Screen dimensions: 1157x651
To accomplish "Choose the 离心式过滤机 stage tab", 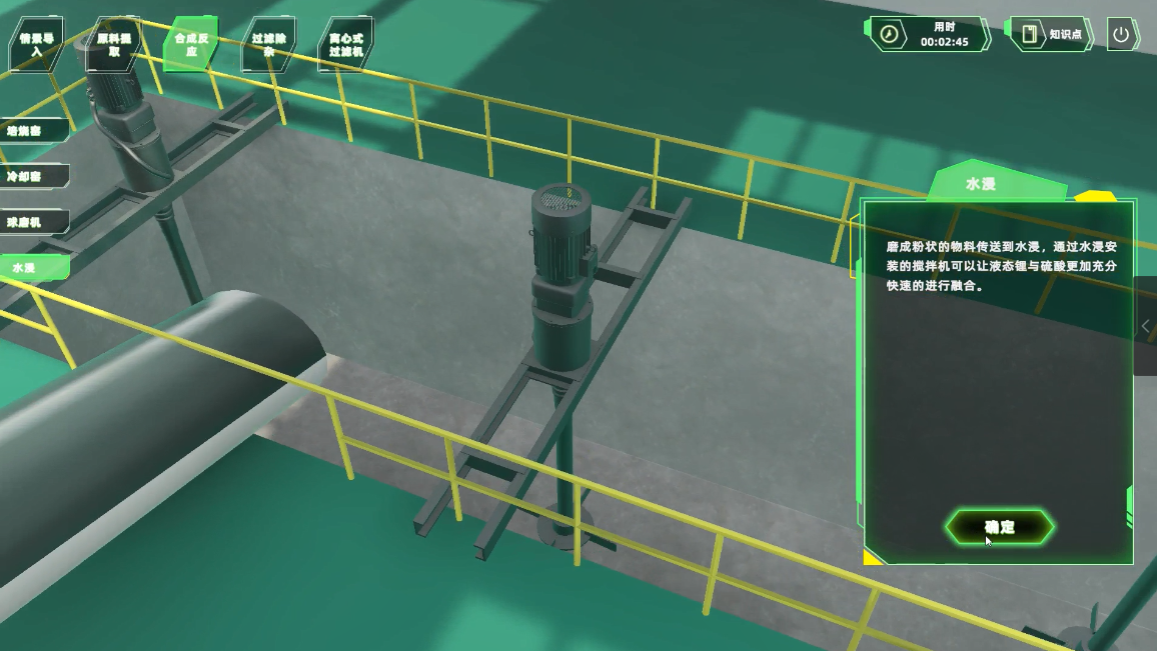I will (x=345, y=44).
